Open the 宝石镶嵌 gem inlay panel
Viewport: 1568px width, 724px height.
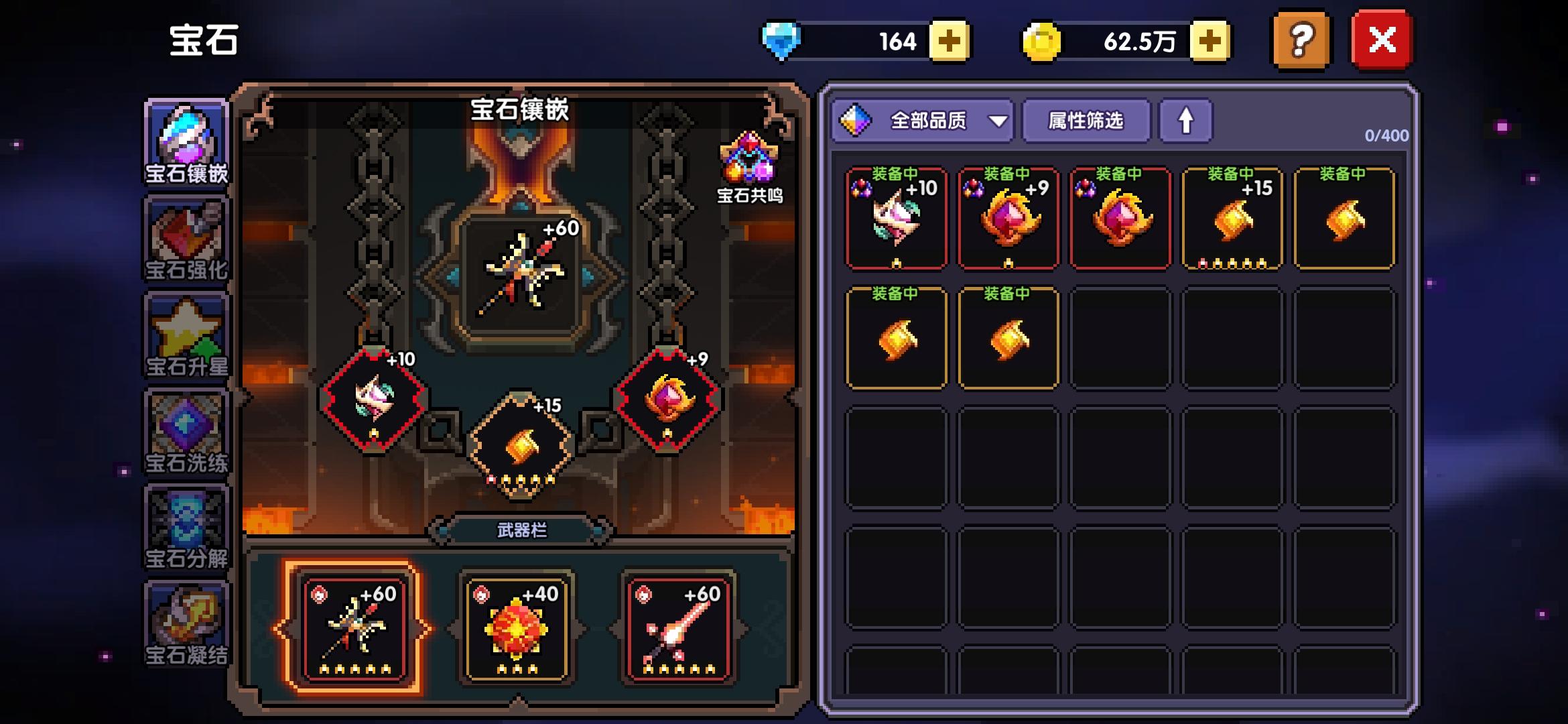click(x=186, y=144)
